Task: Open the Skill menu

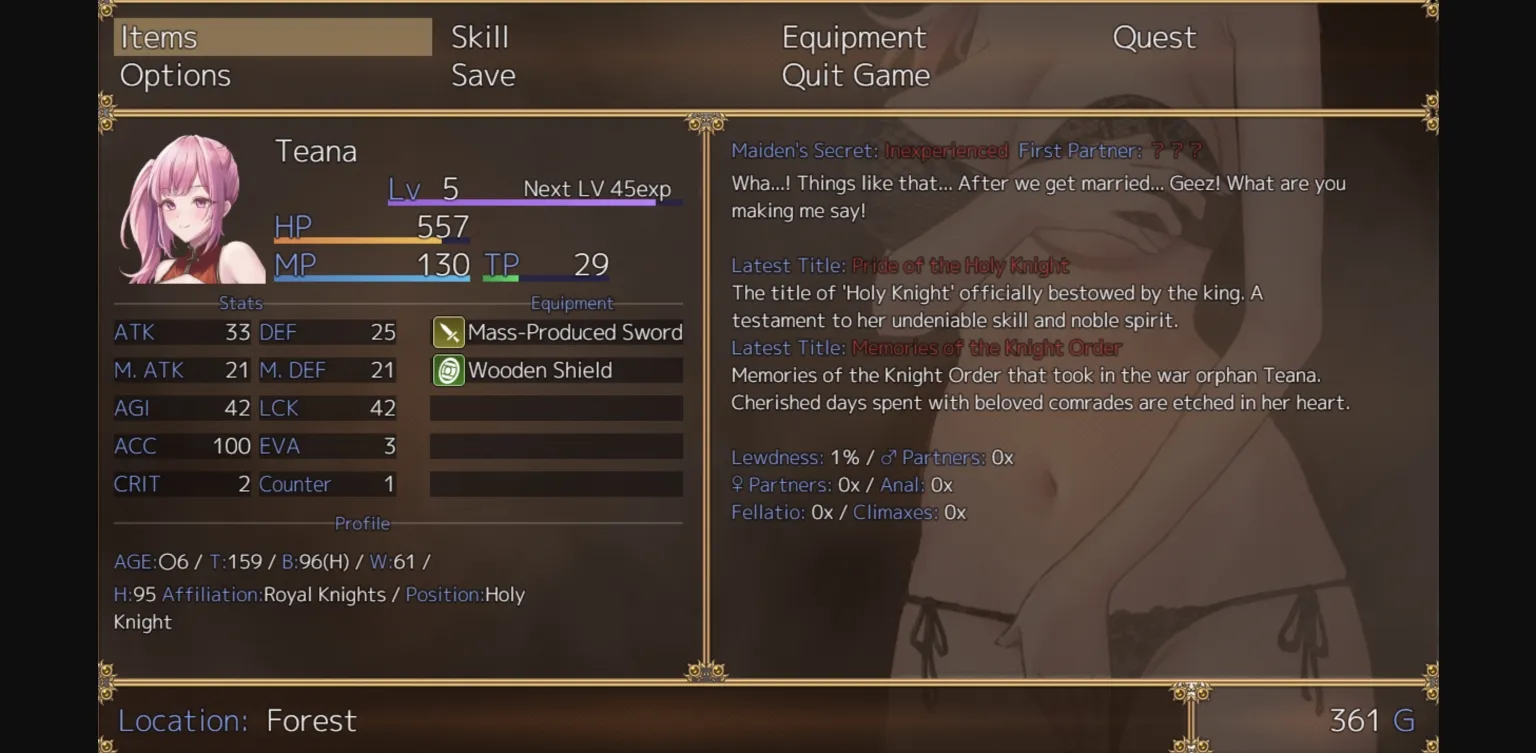Action: pos(479,37)
